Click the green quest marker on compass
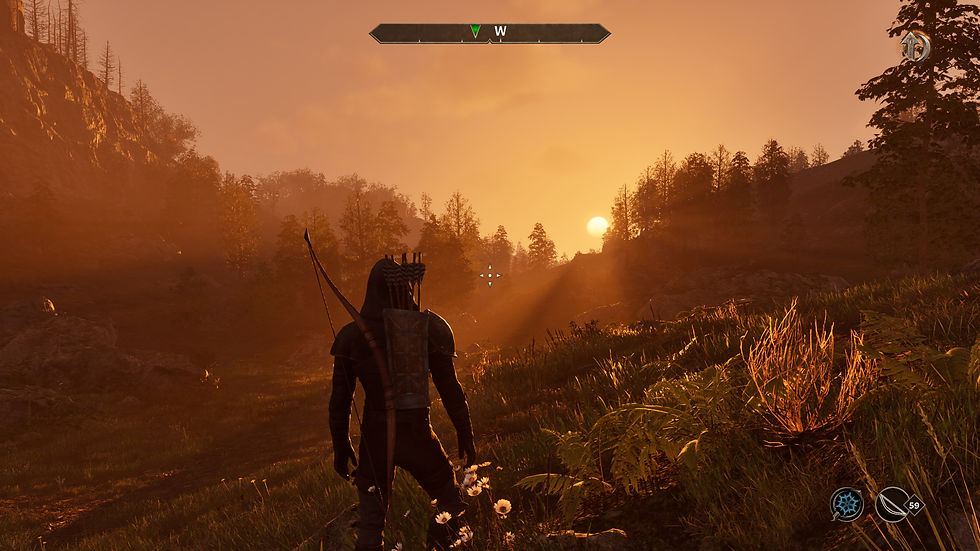The image size is (980, 551). pyautogui.click(x=475, y=32)
